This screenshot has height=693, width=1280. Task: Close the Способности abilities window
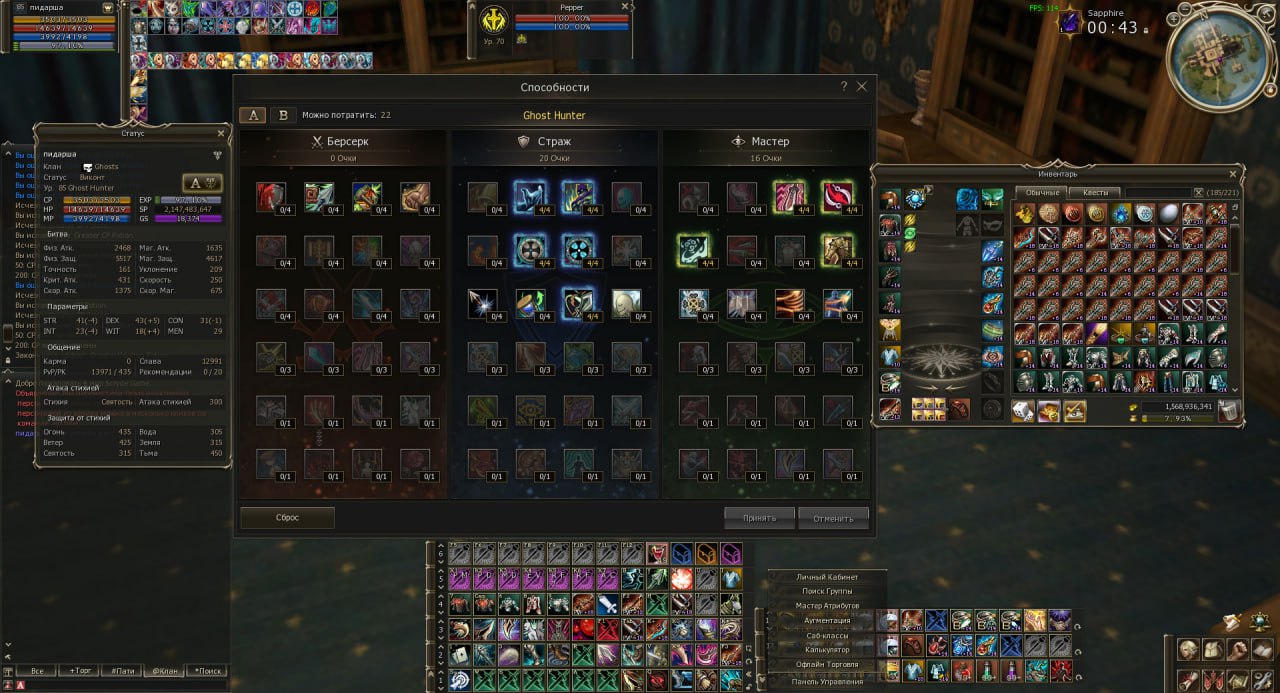click(862, 87)
